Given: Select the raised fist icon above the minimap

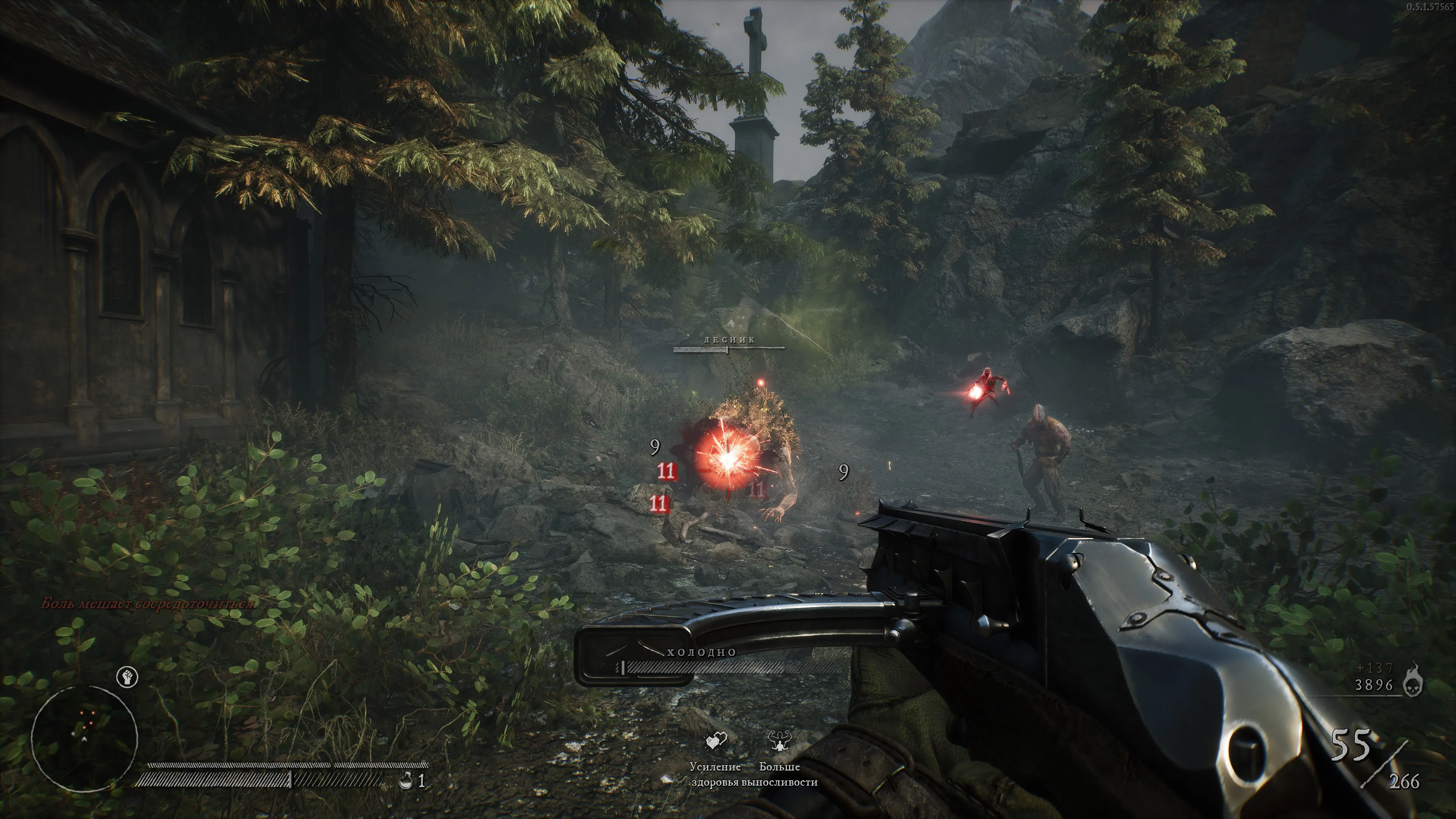Looking at the screenshot, I should tap(127, 676).
